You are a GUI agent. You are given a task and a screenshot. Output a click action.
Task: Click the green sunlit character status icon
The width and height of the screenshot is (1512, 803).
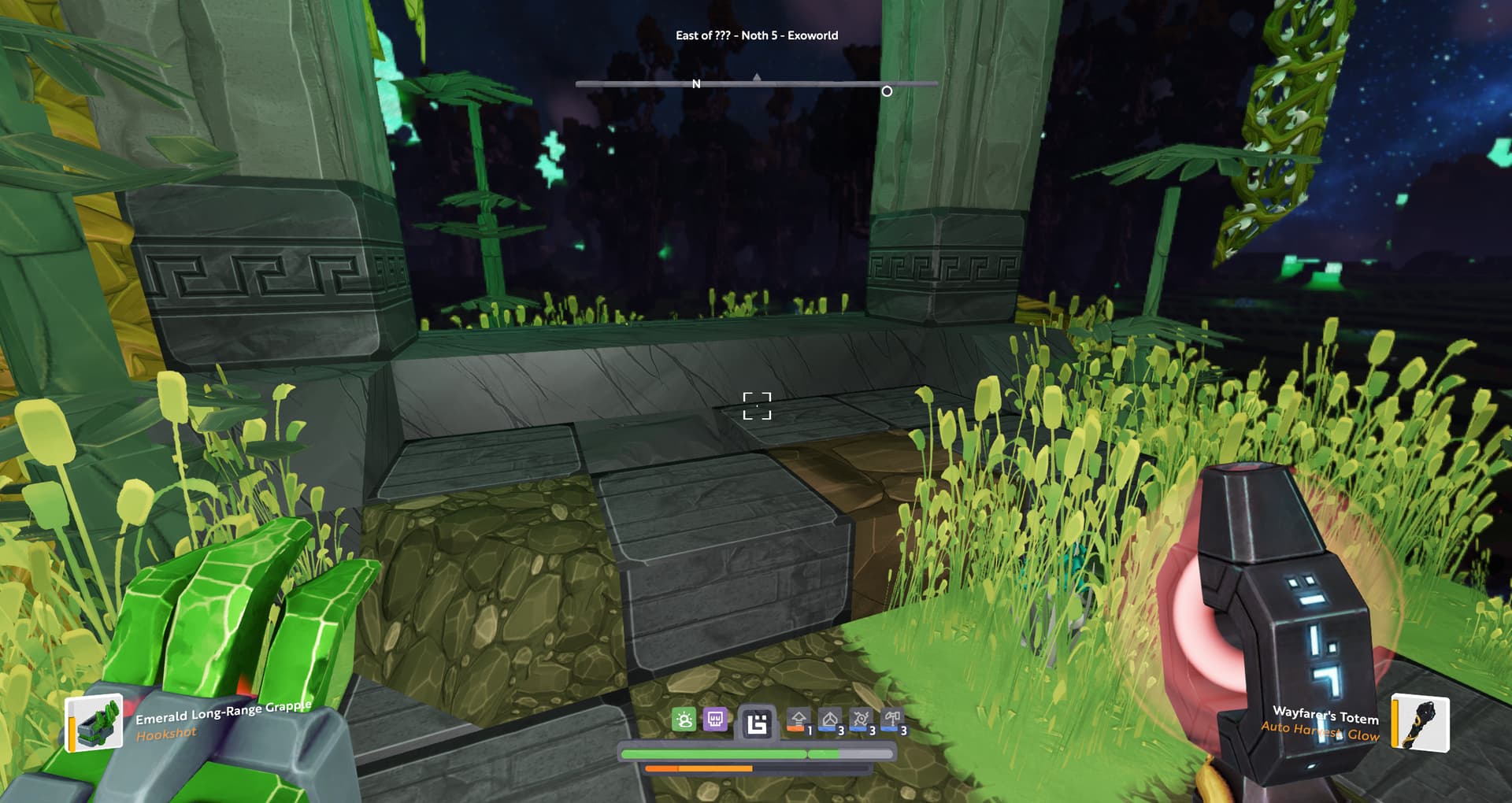(684, 720)
